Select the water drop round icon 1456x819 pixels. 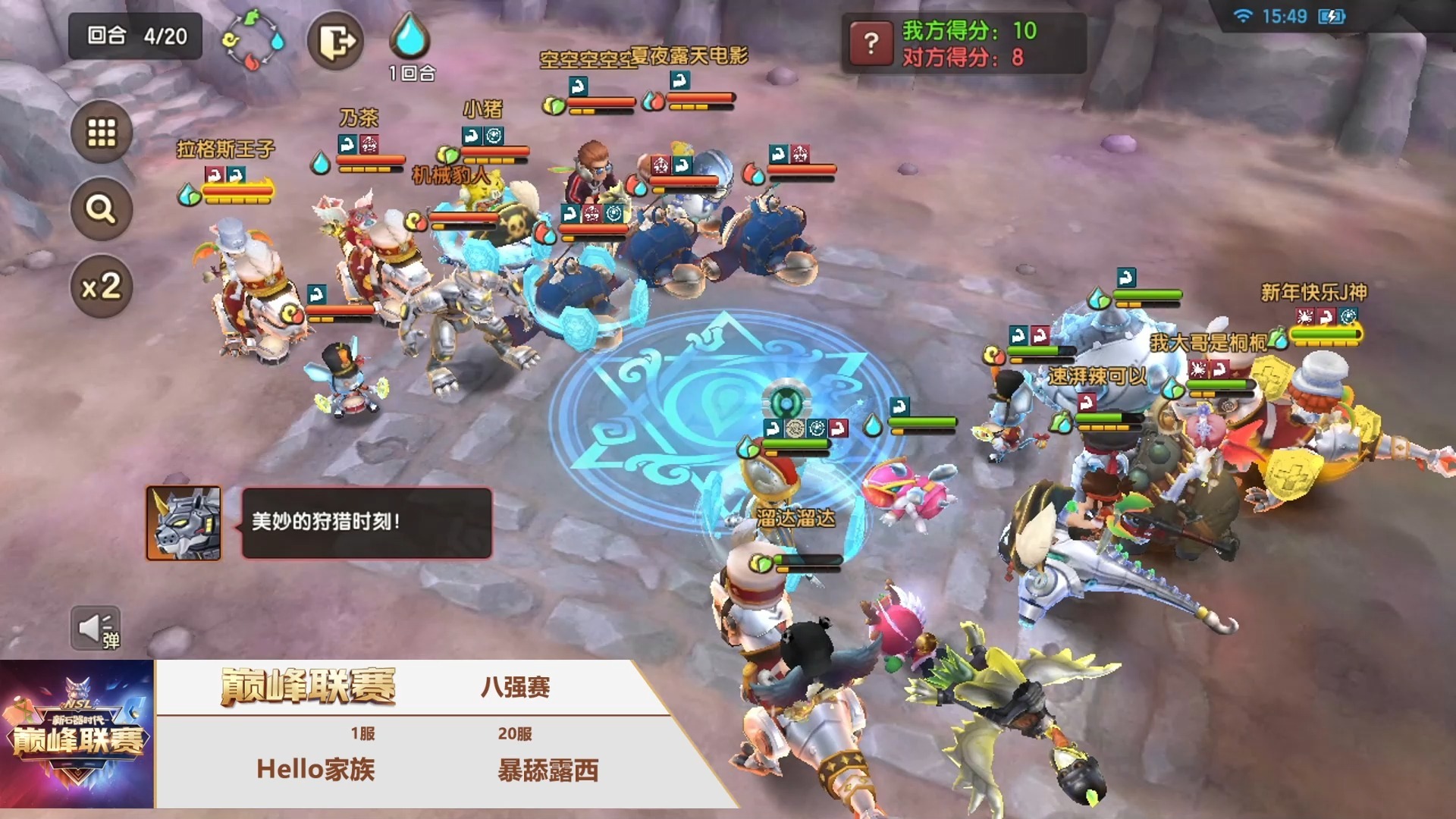tap(410, 36)
